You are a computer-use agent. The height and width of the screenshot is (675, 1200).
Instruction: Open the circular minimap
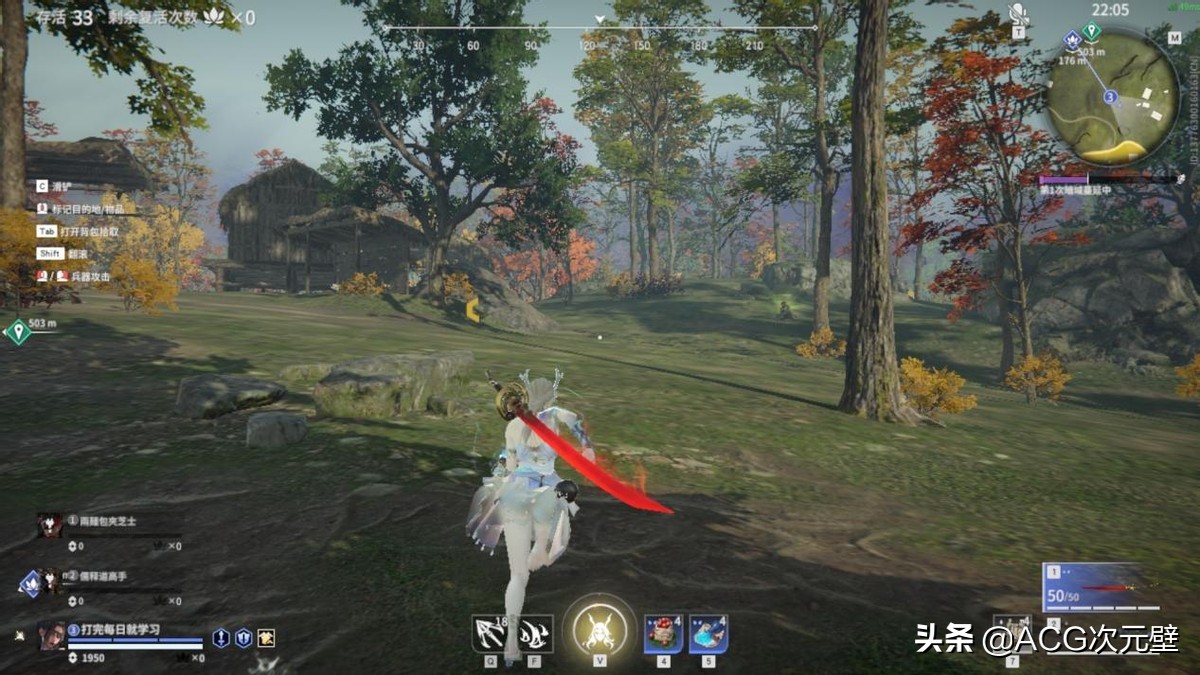point(1113,96)
